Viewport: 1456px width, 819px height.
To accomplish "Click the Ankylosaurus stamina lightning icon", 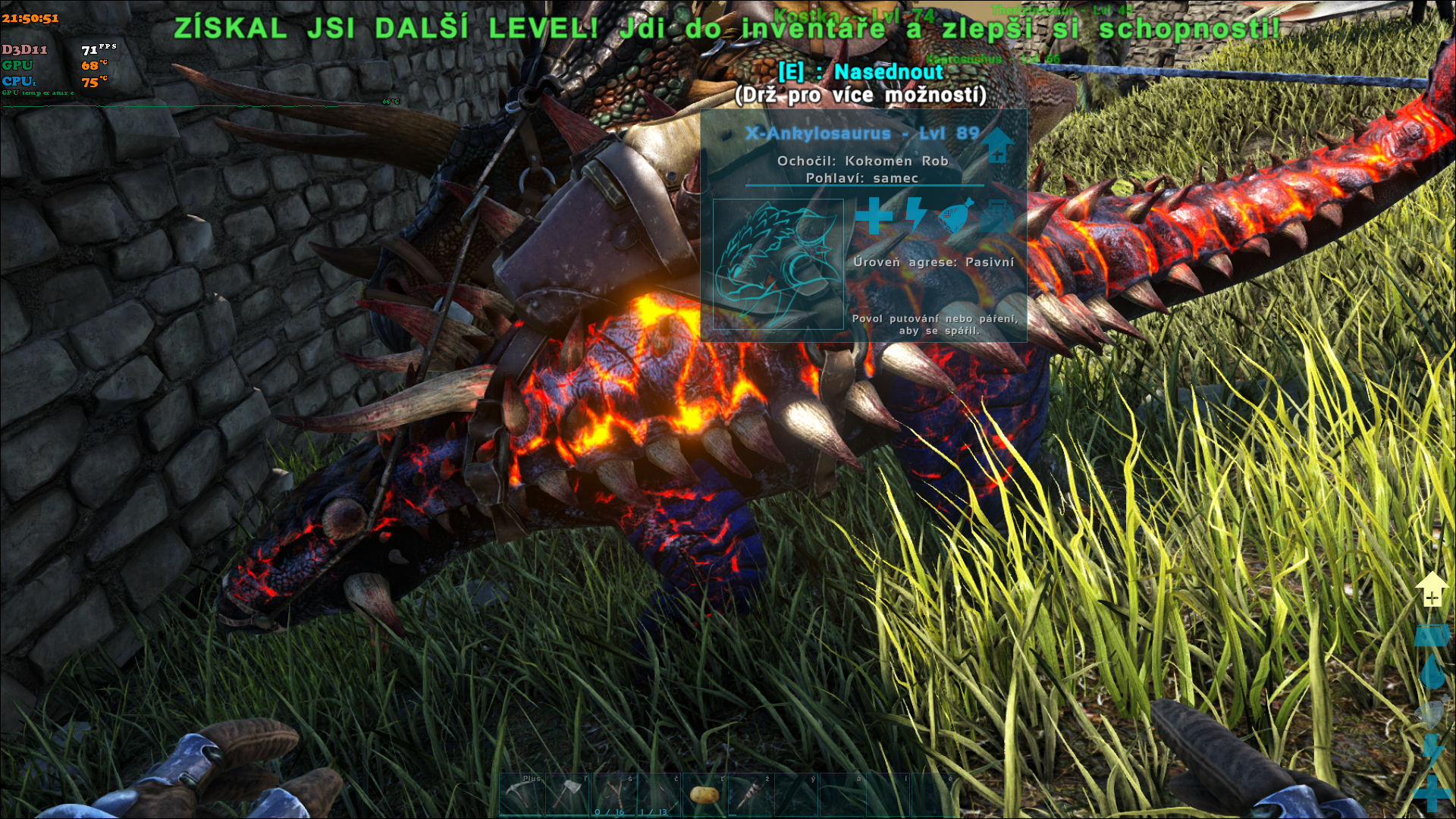I will 915,215.
